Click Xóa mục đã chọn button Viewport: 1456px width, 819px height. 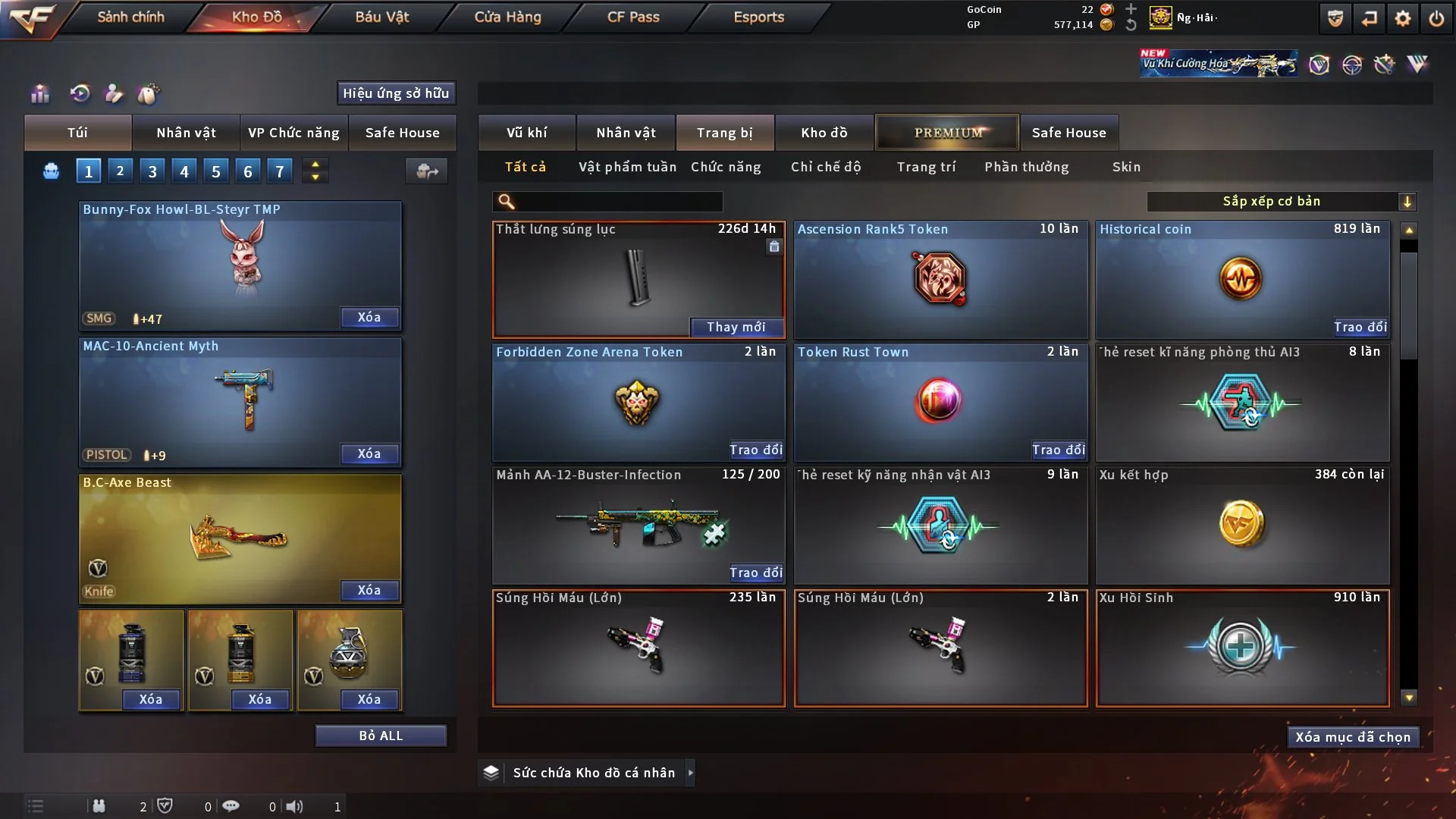(x=1353, y=737)
